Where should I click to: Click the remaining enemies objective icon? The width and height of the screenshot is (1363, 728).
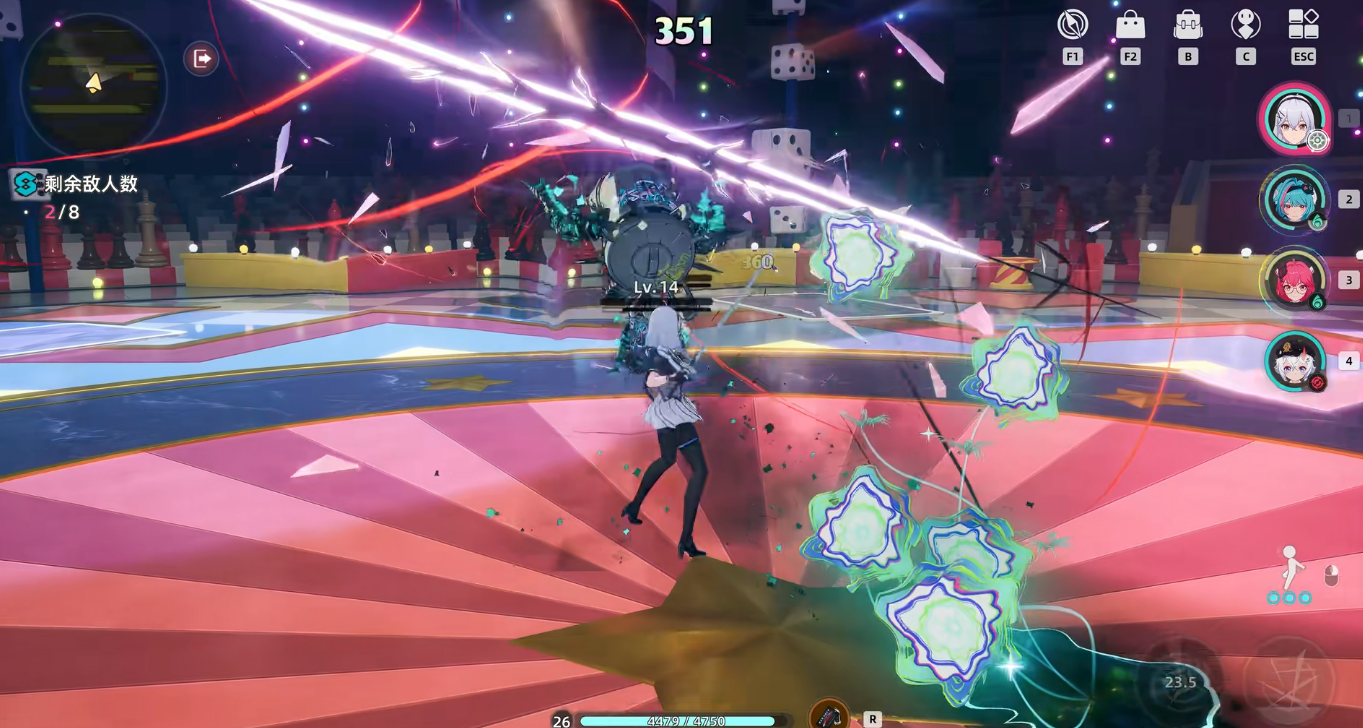[25, 184]
